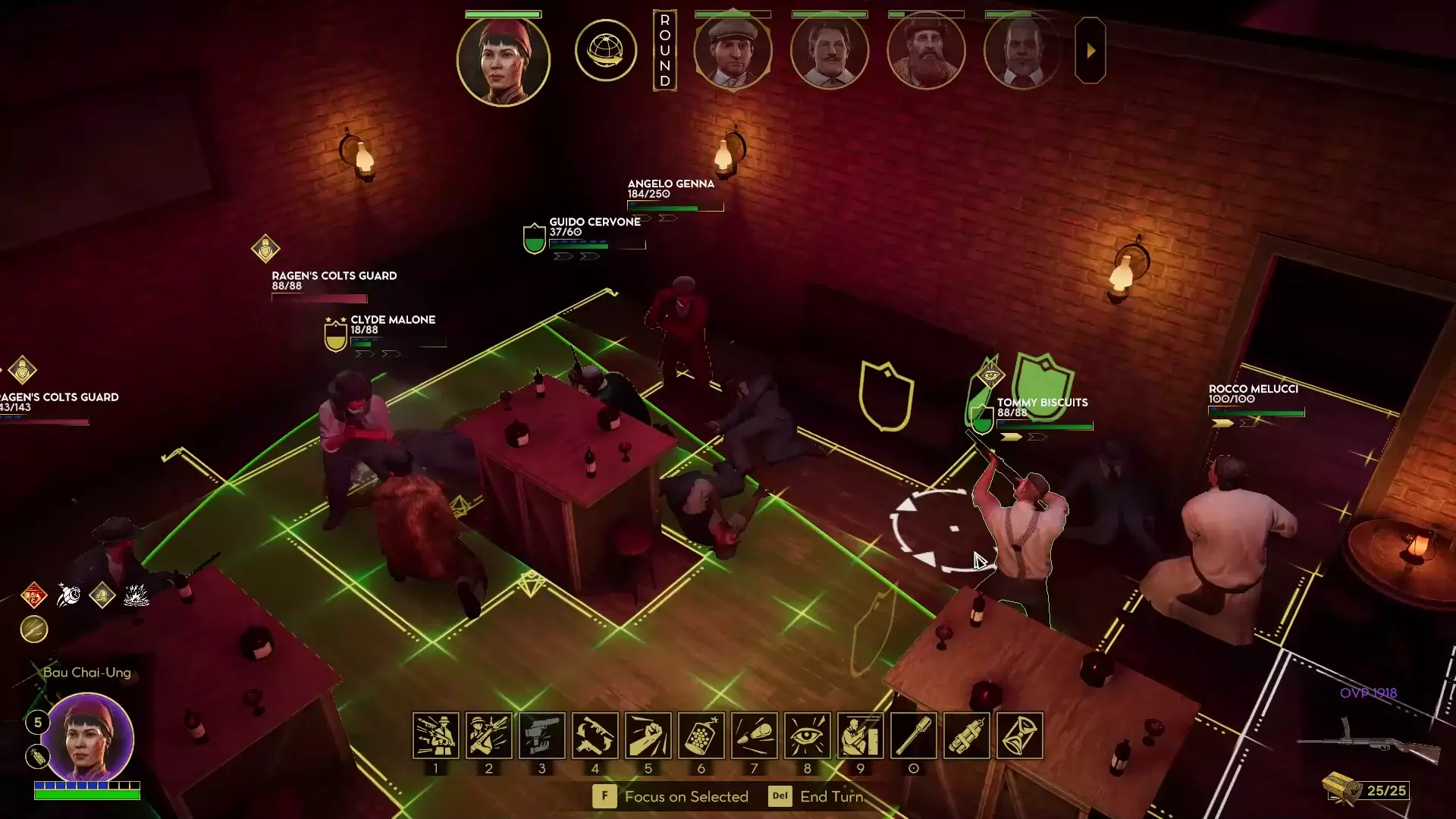
Task: Open Bau Chai-Ung's character portrait
Action: 87,737
